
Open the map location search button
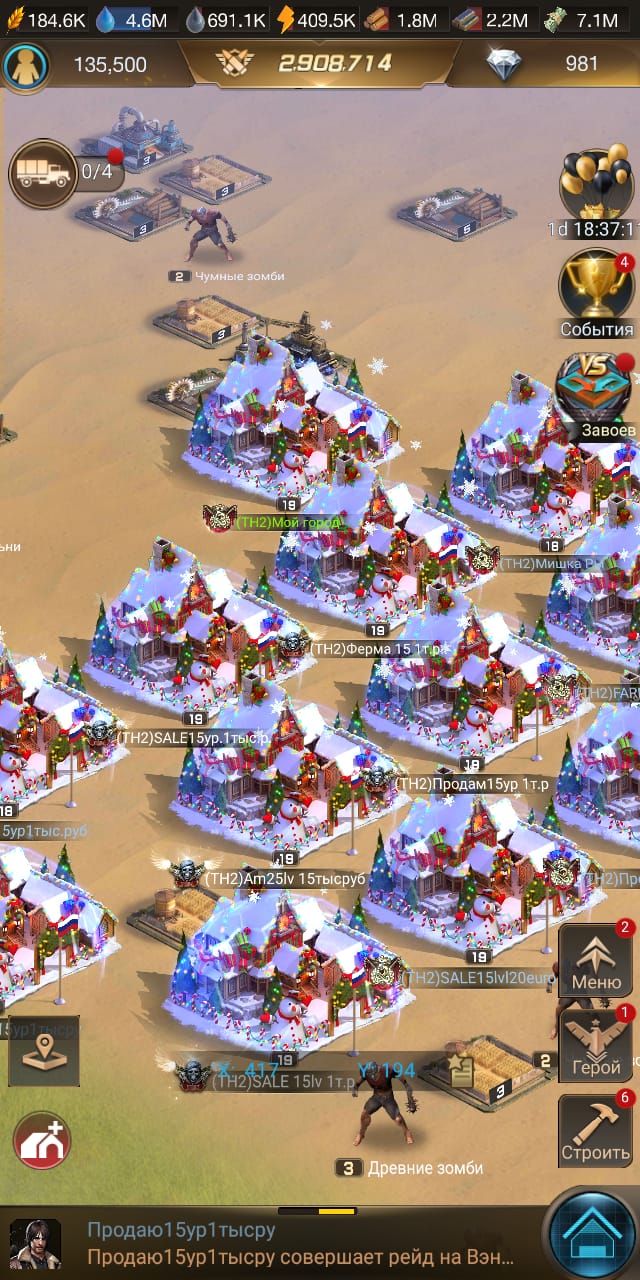44,1050
